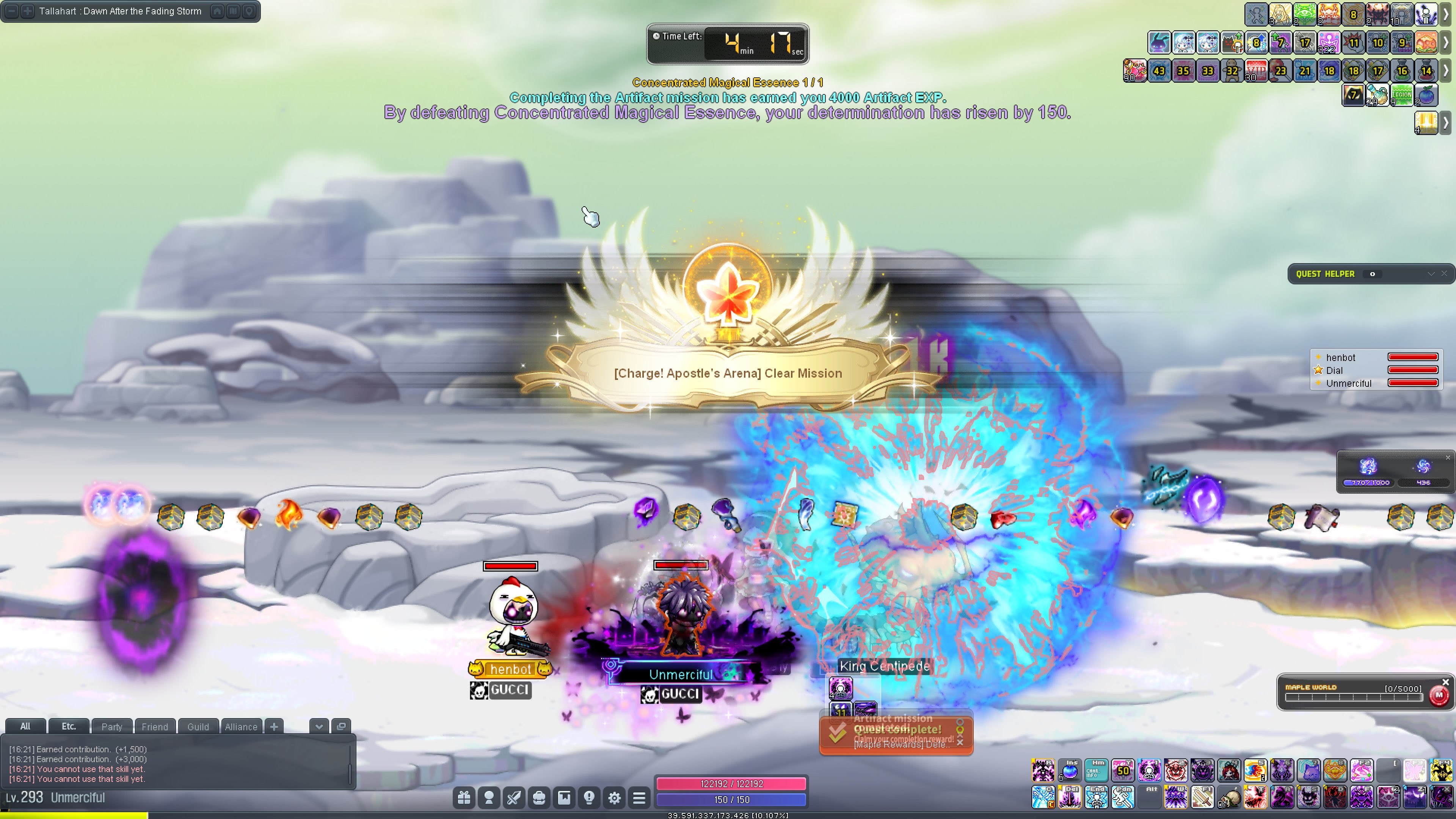
Task: Open the gear-shaped settings menu
Action: [614, 797]
